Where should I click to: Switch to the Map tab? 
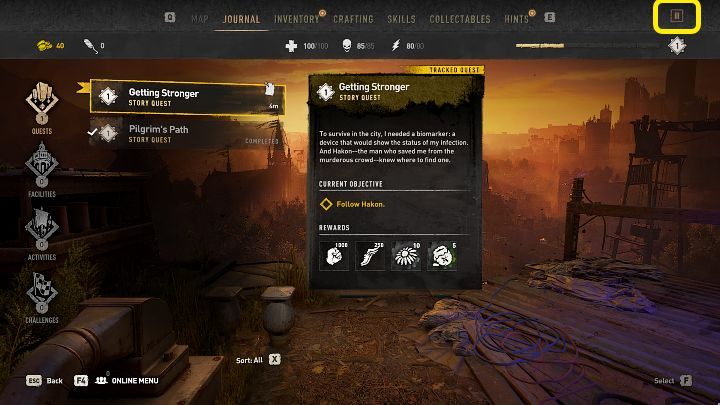pyautogui.click(x=200, y=18)
